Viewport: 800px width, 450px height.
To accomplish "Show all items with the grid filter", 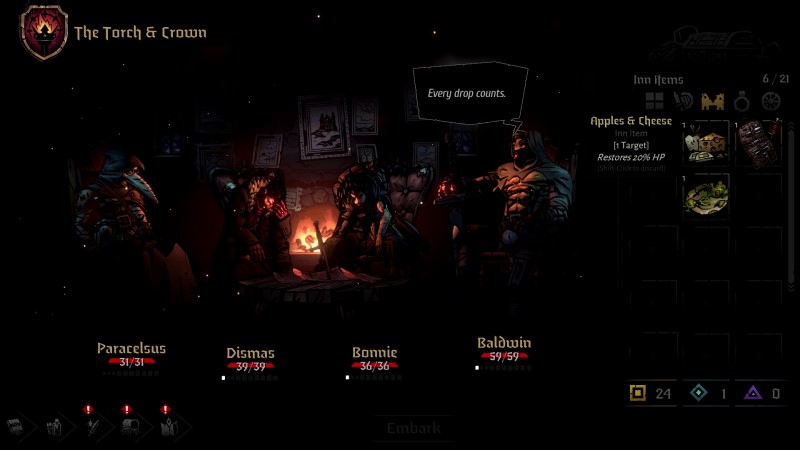I will tap(655, 101).
